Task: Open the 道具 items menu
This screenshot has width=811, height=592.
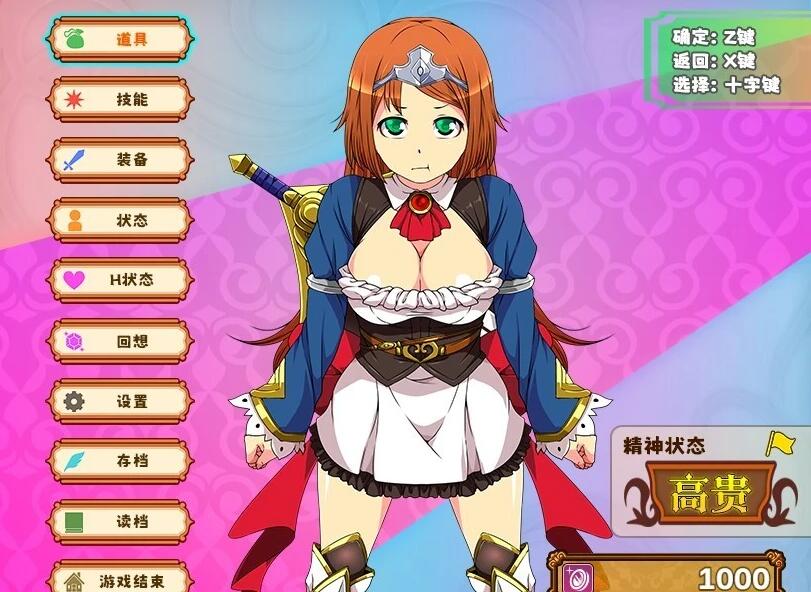Action: [120, 39]
